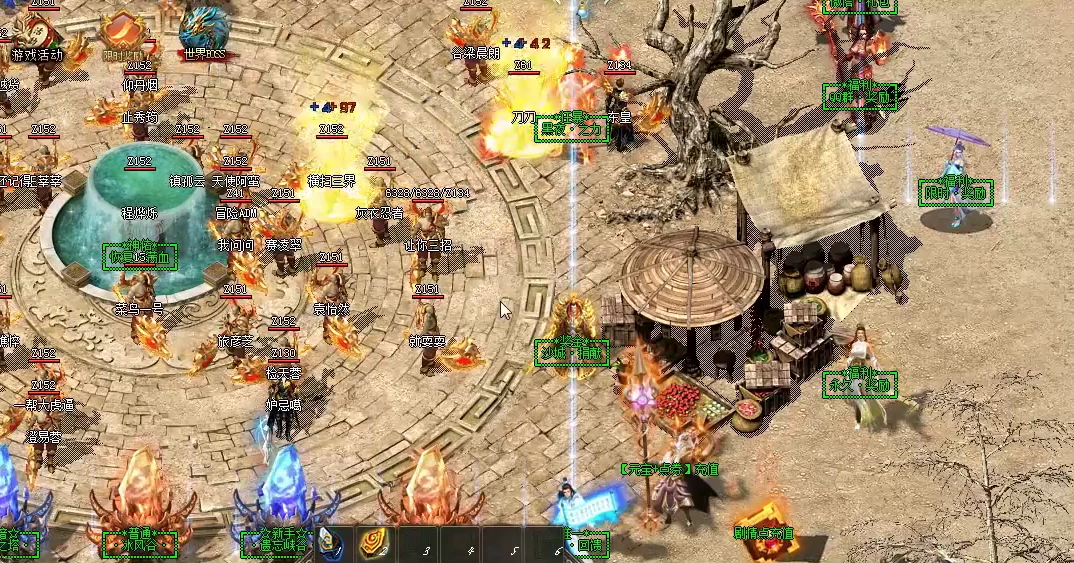Open the 游戏活动 game events icon
This screenshot has width=1074, height=563.
[x=37, y=35]
